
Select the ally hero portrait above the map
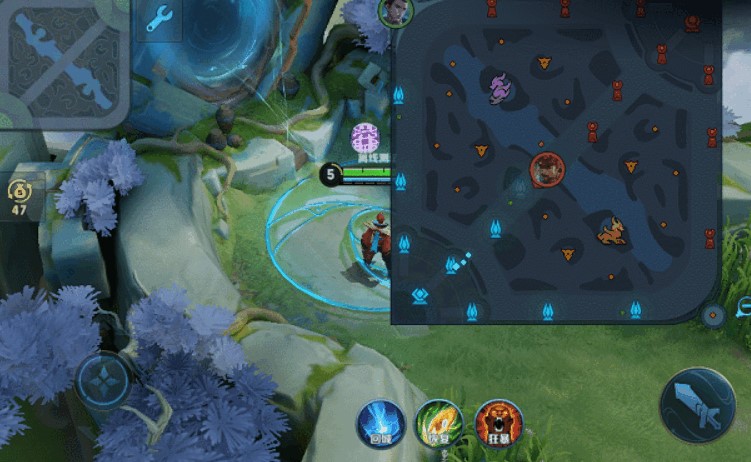pyautogui.click(x=395, y=12)
